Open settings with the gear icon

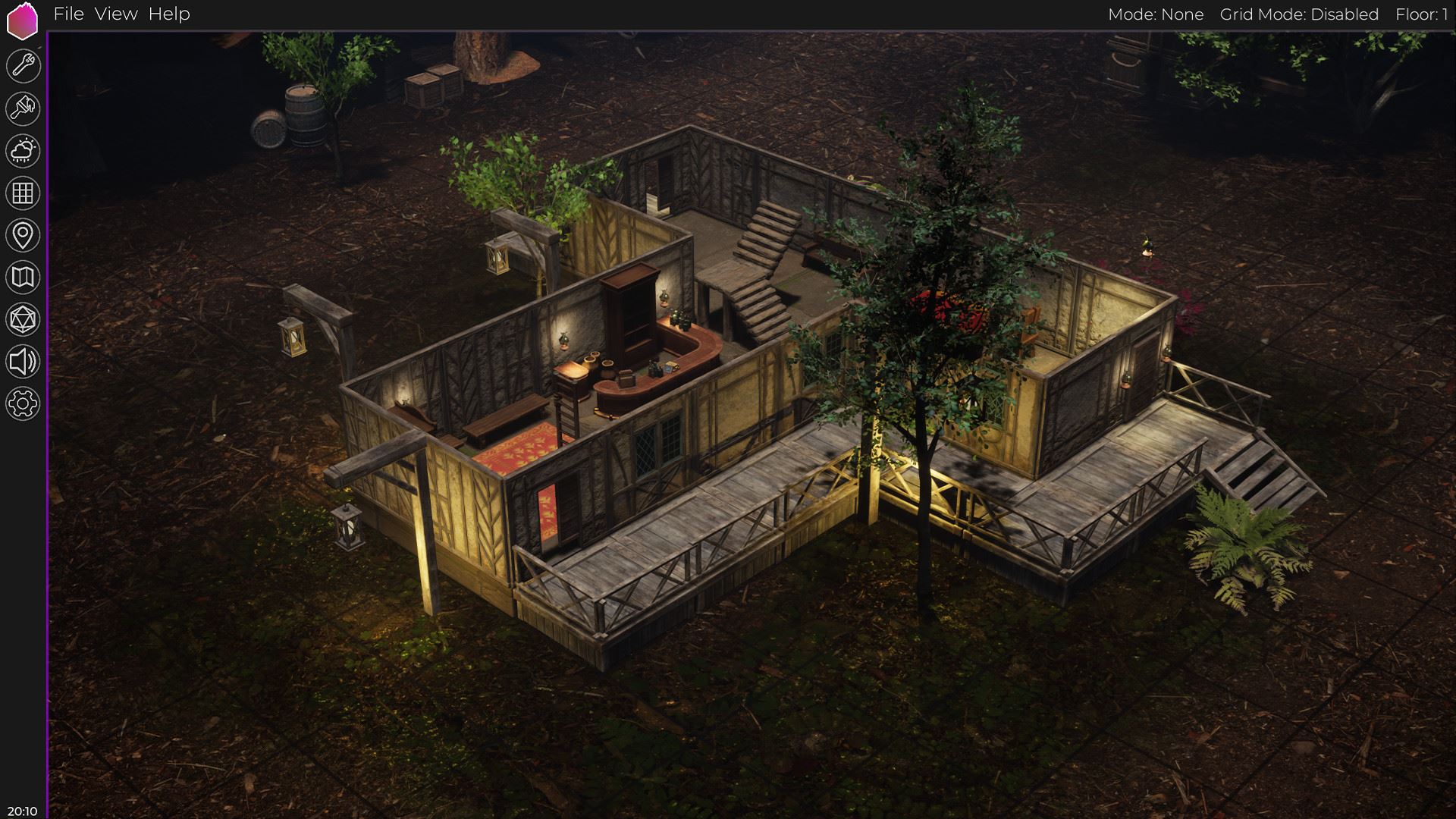click(23, 403)
